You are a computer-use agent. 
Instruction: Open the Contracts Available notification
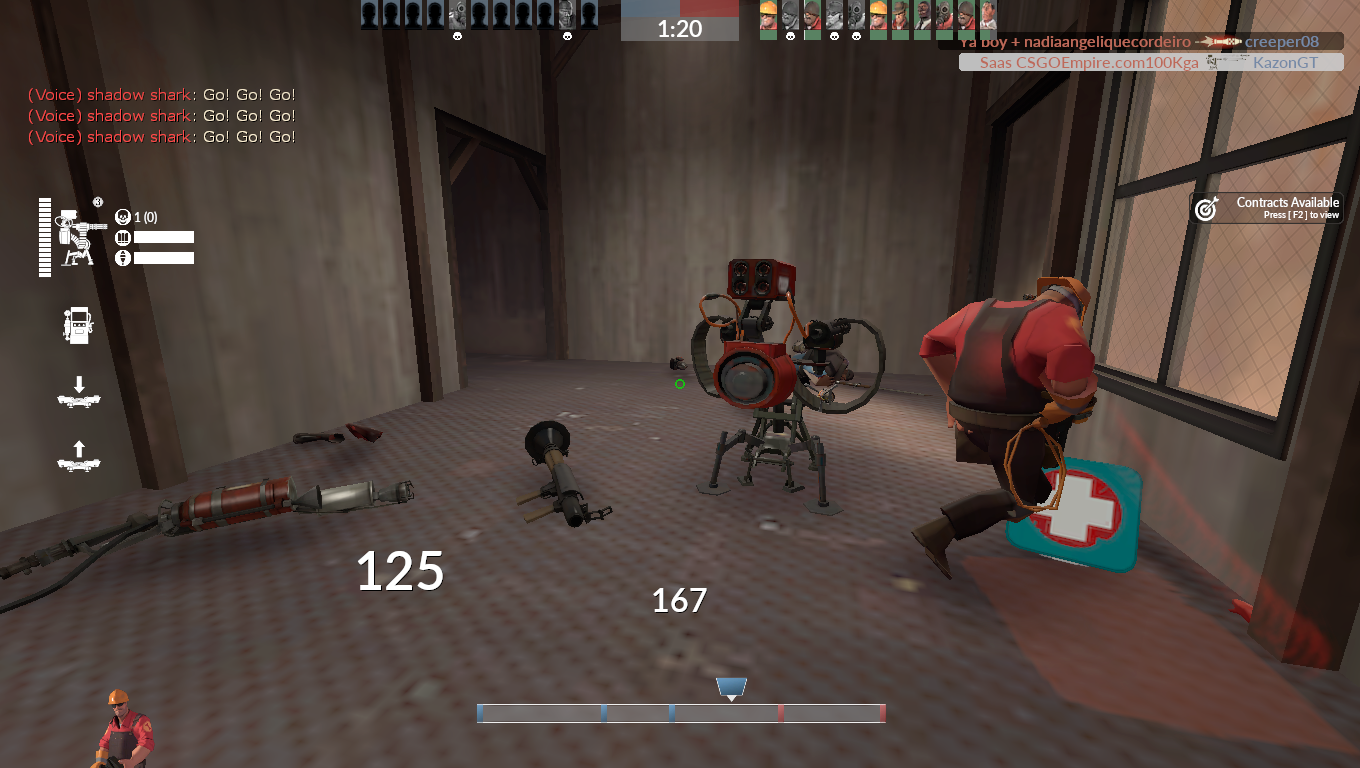(x=1266, y=208)
